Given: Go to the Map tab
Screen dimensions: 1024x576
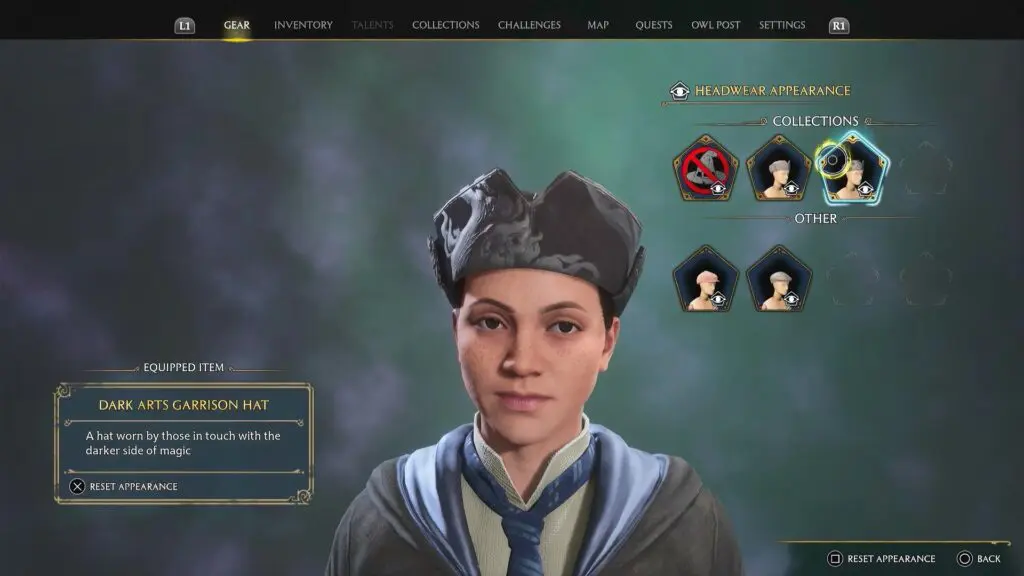Looking at the screenshot, I should pyautogui.click(x=598, y=25).
